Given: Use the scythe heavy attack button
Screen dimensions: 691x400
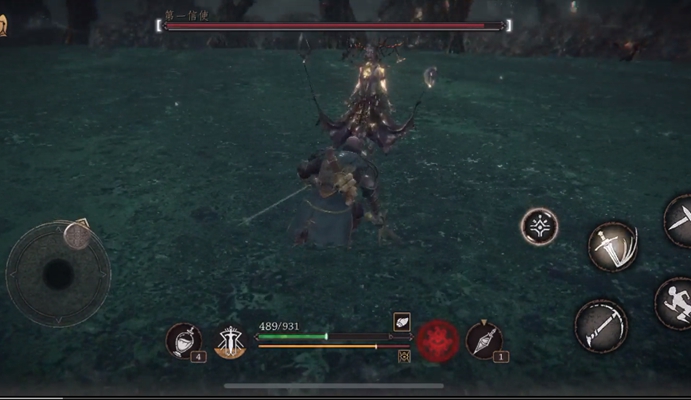Looking at the screenshot, I should 601,324.
